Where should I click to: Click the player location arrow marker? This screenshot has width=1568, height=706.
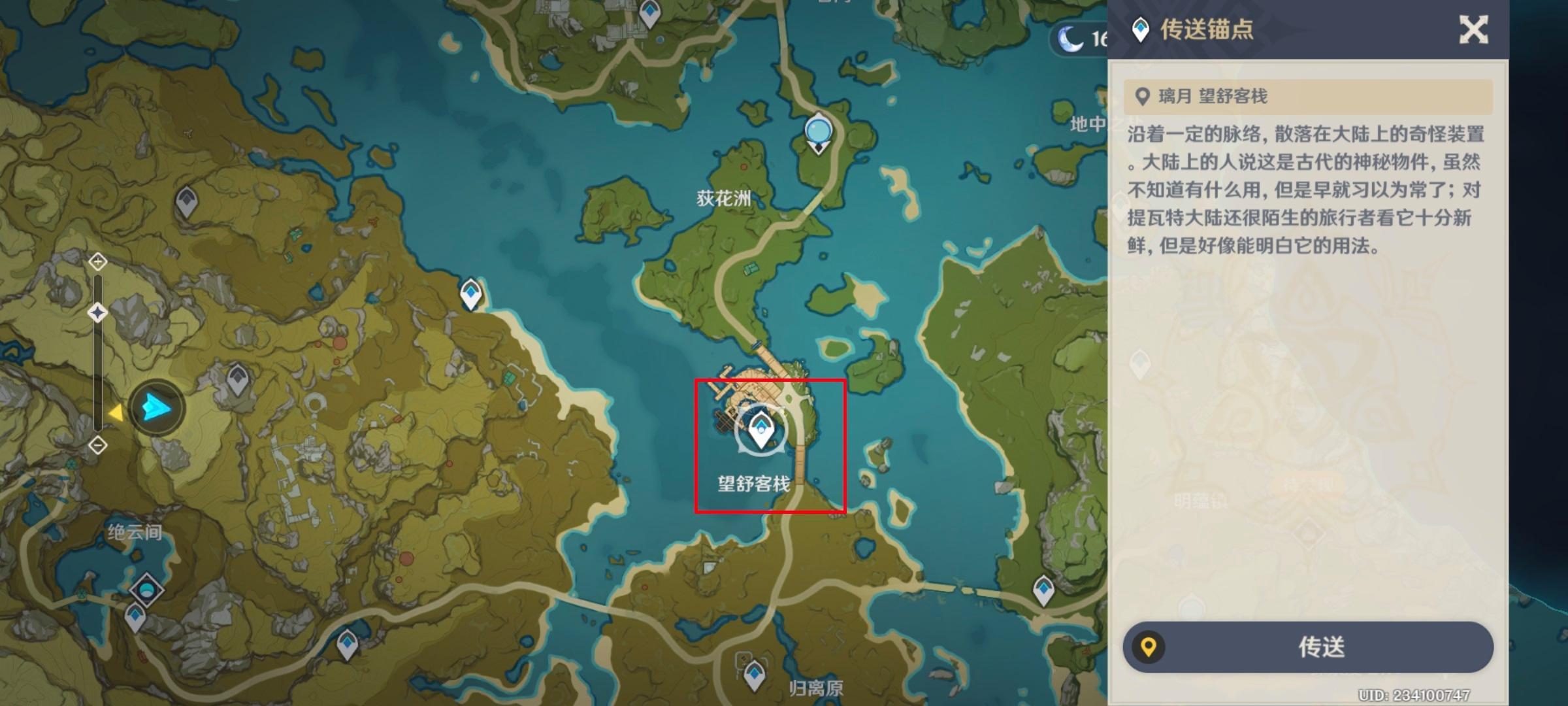click(x=156, y=408)
